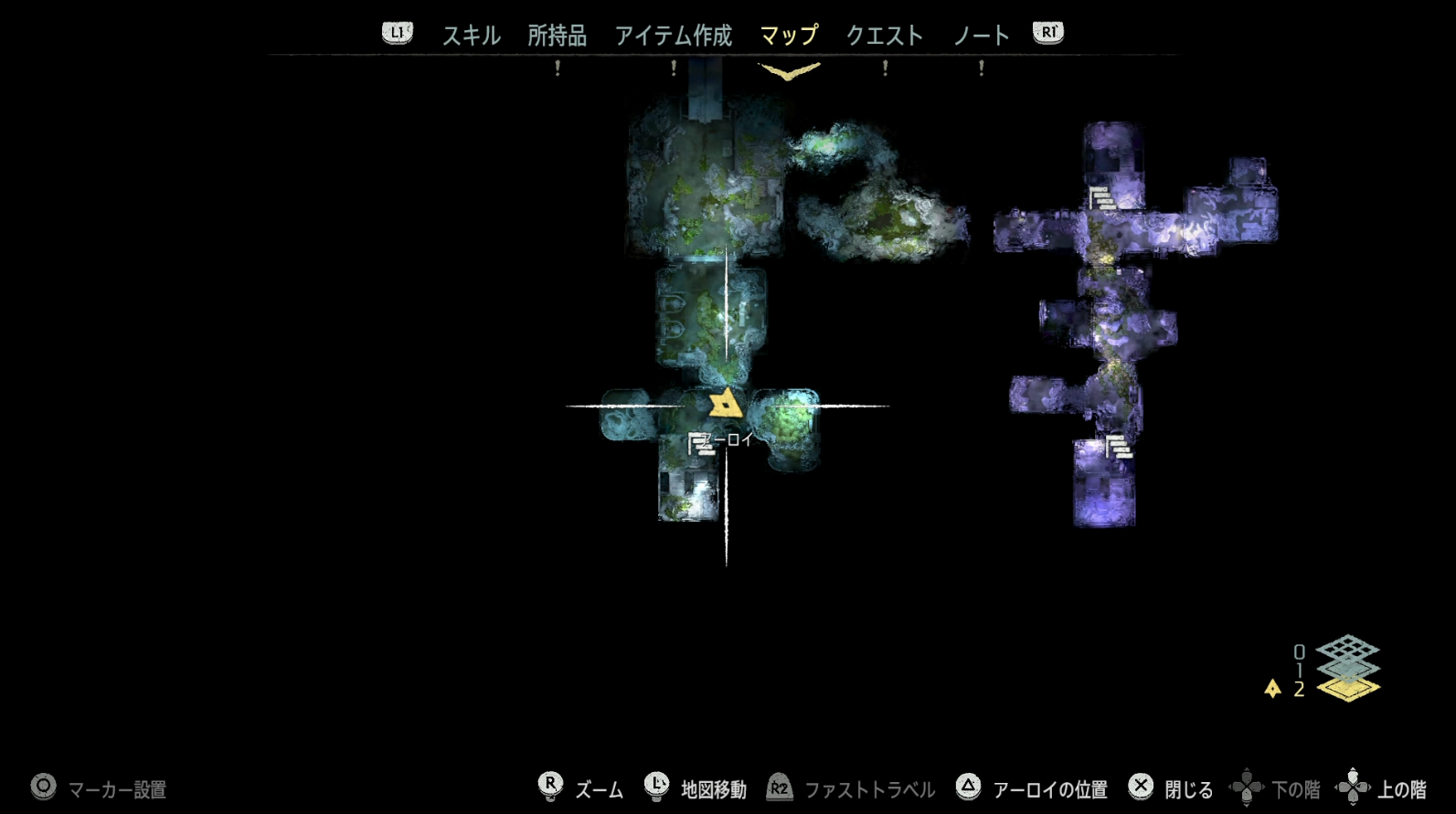Click the triangle アーロイの位置 icon
The width and height of the screenshot is (1456, 814).
click(968, 786)
